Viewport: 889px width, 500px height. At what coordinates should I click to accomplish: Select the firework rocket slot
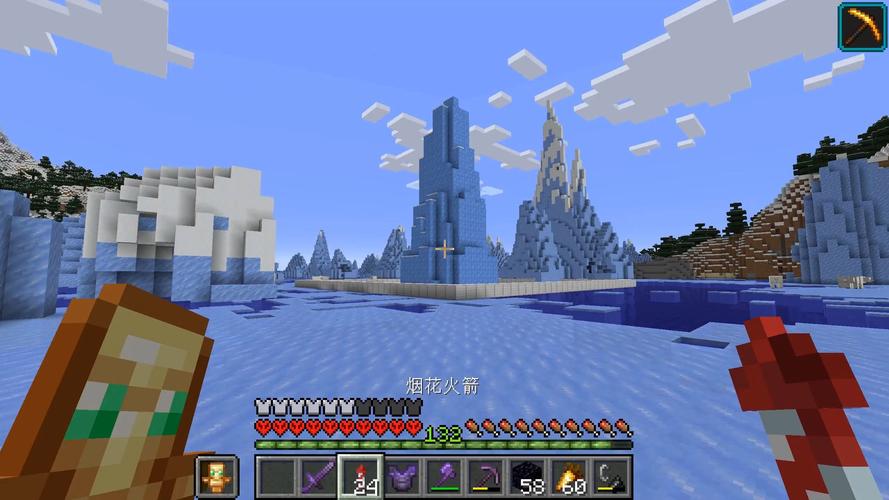coord(361,475)
